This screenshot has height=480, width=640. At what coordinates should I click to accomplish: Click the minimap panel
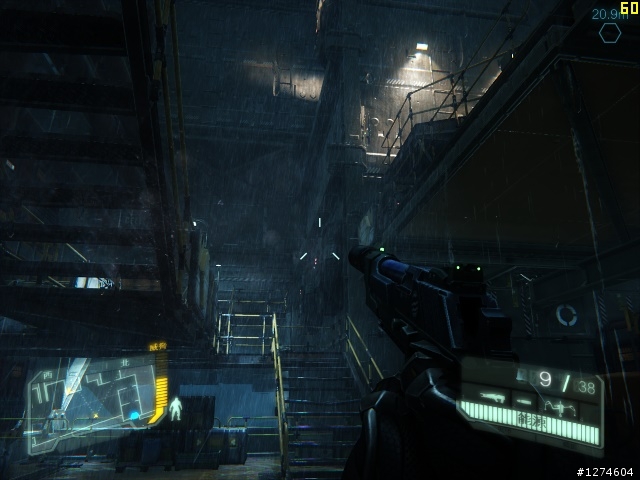click(88, 405)
